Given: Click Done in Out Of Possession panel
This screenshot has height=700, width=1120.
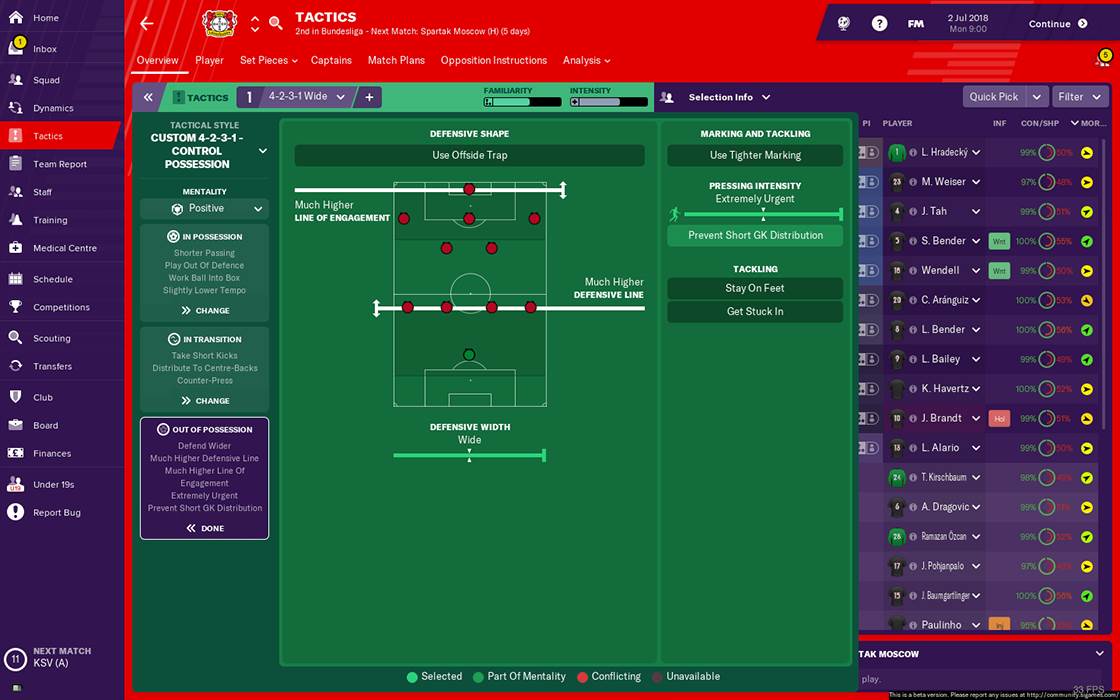Looking at the screenshot, I should pos(205,528).
